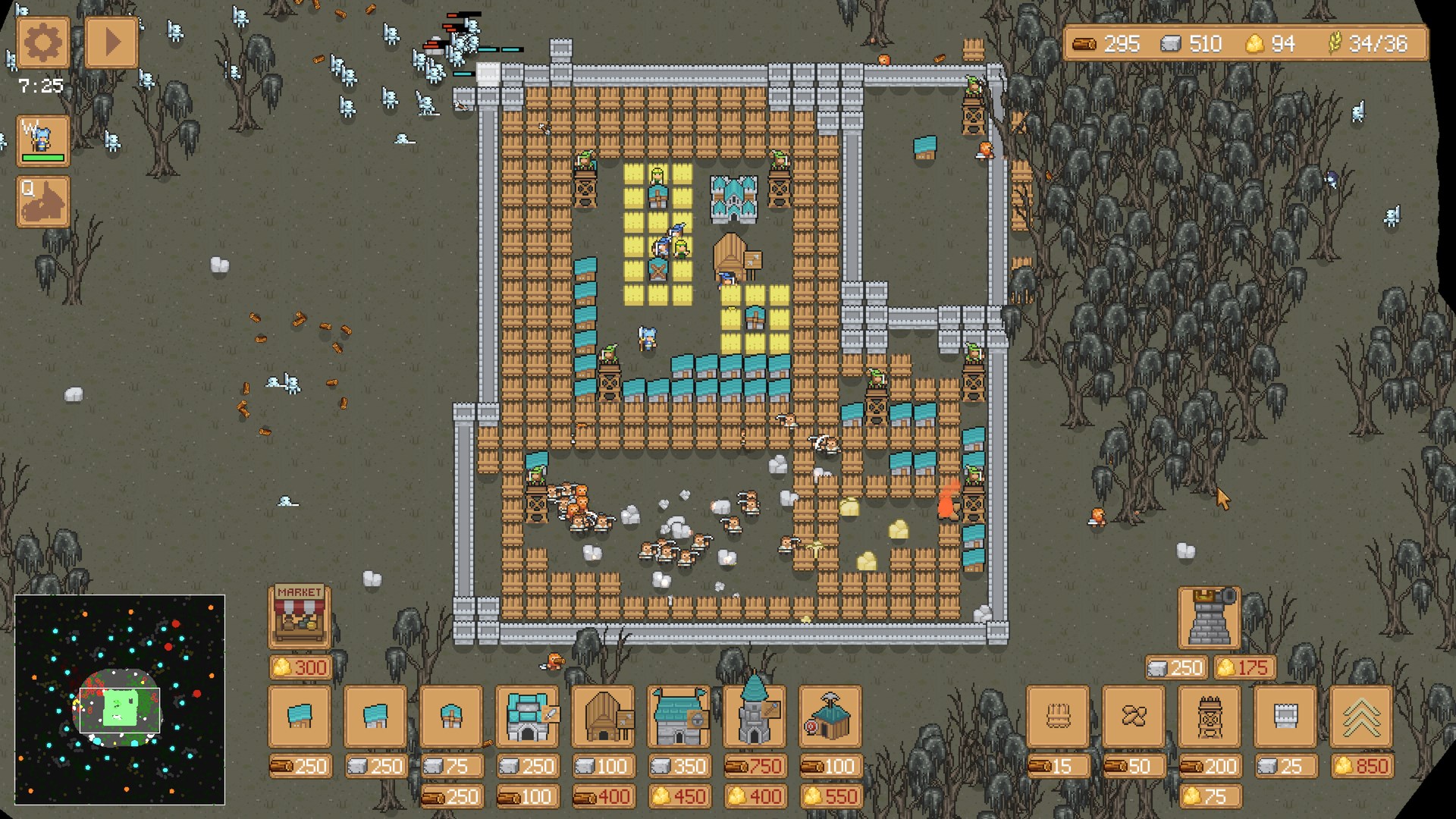Viewport: 1456px width, 819px height.
Task: Open the settings gear menu
Action: 42,42
